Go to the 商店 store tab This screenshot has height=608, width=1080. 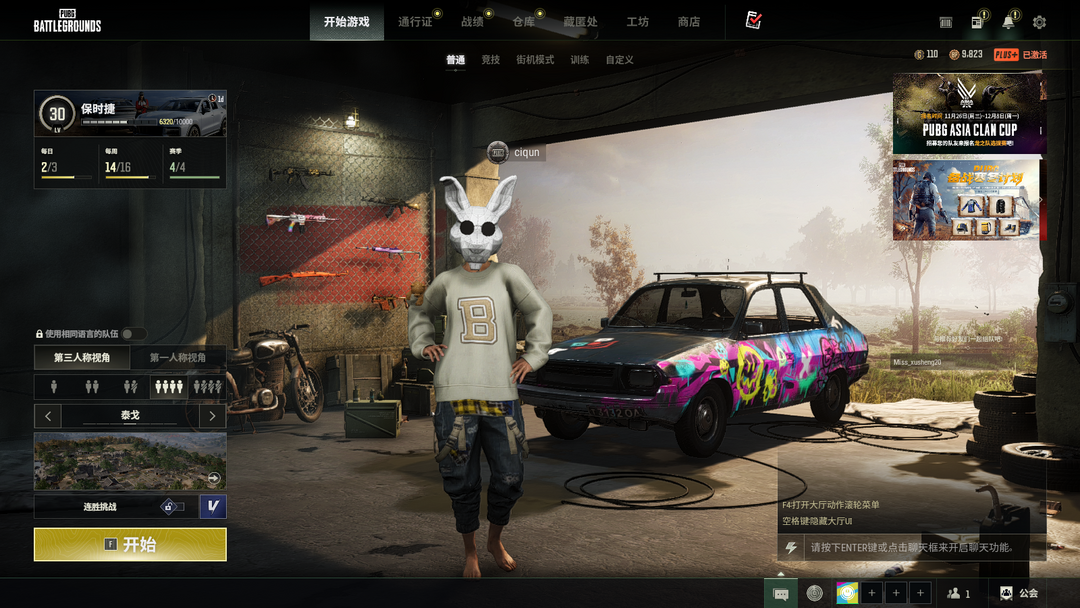pos(689,22)
